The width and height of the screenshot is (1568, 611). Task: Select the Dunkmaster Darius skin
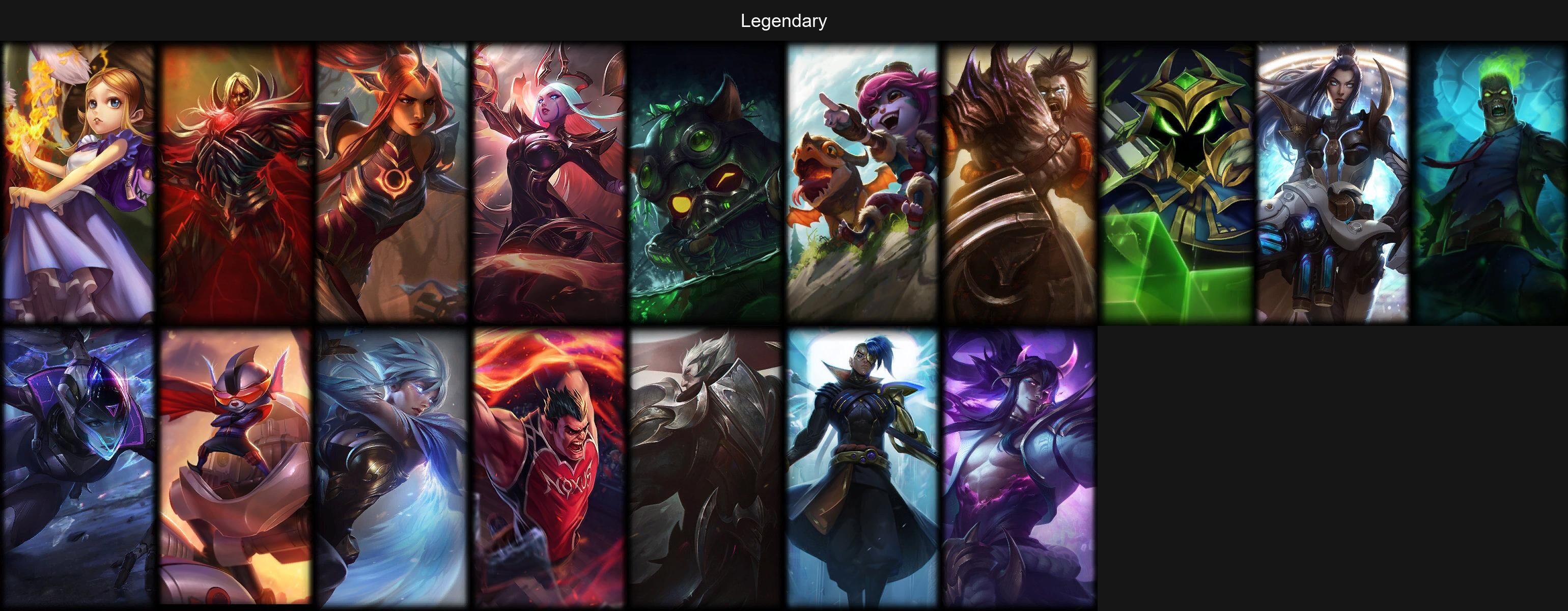pyautogui.click(x=549, y=468)
